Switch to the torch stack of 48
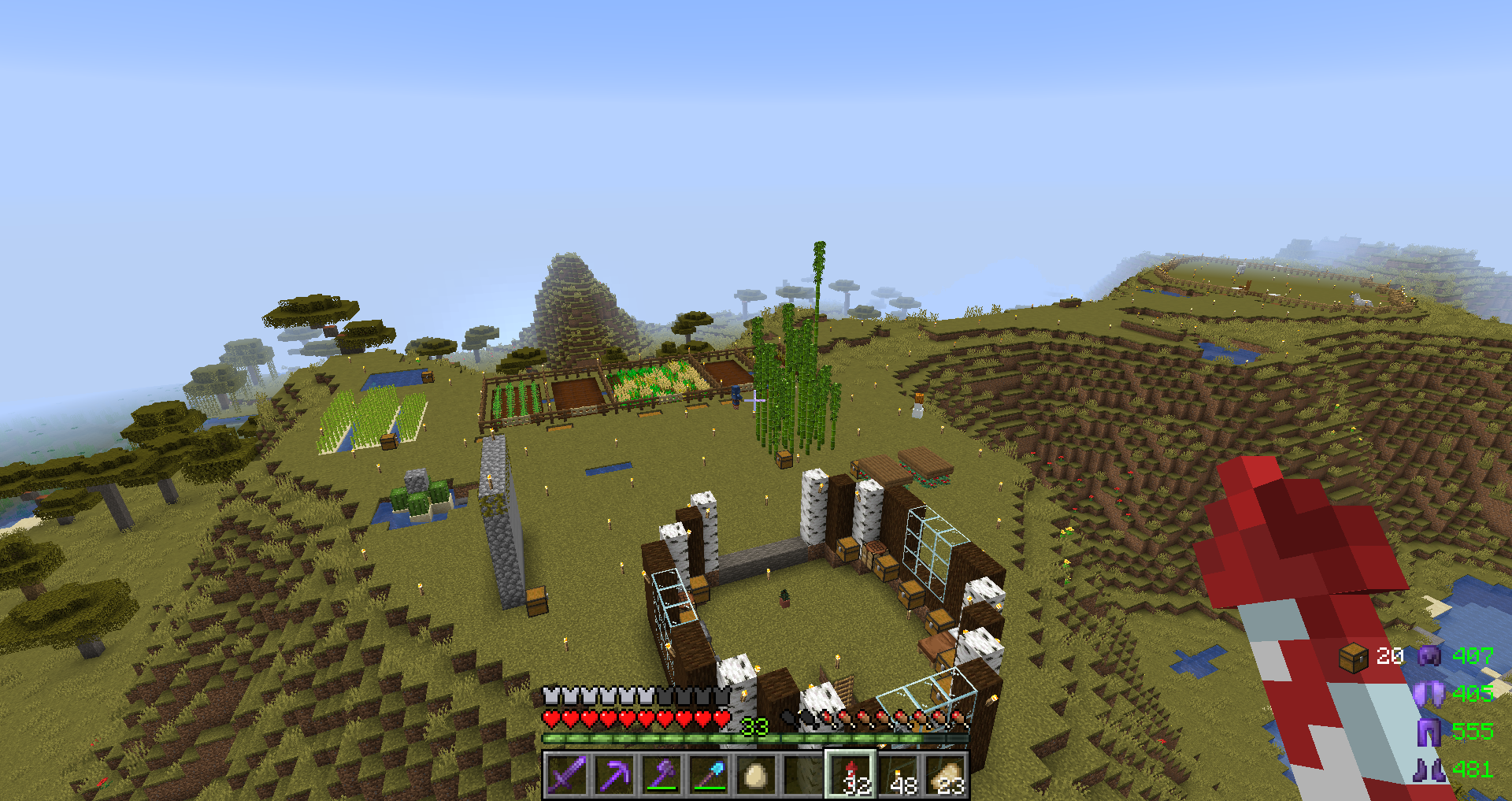 tap(898, 775)
